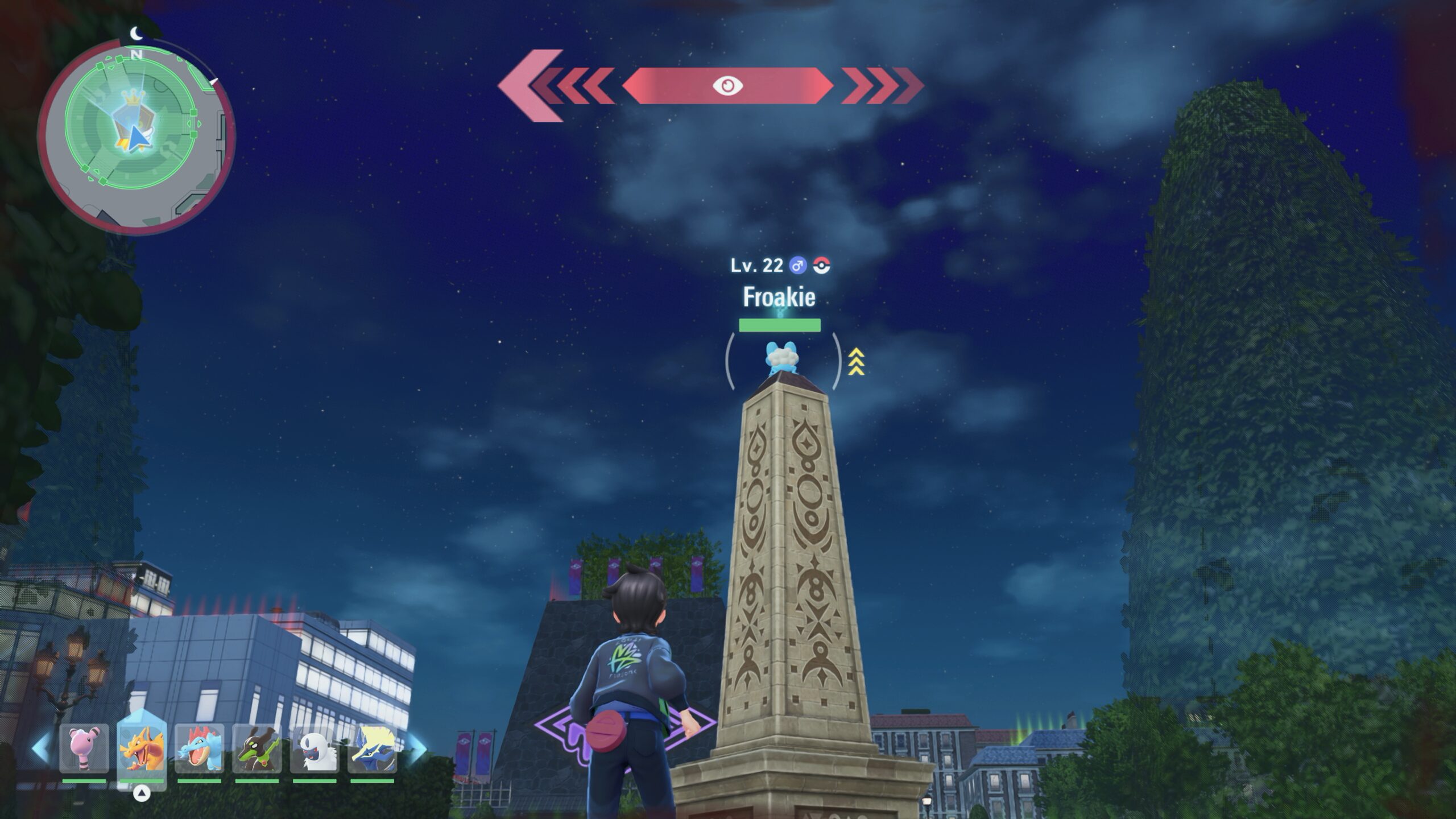Click the party bar's left arrow
The image size is (1456, 819).
point(40,748)
